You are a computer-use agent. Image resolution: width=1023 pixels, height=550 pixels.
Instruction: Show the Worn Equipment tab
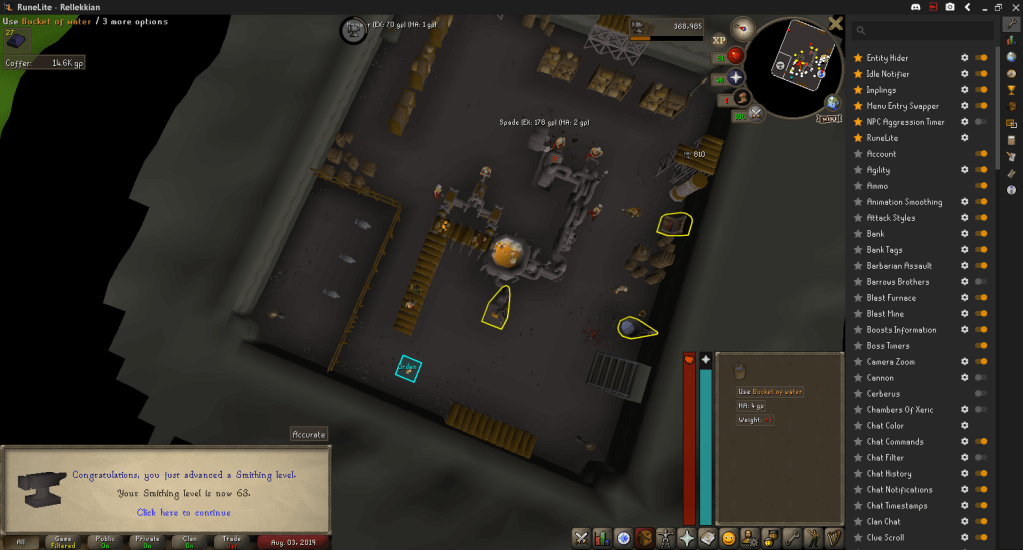click(x=665, y=538)
